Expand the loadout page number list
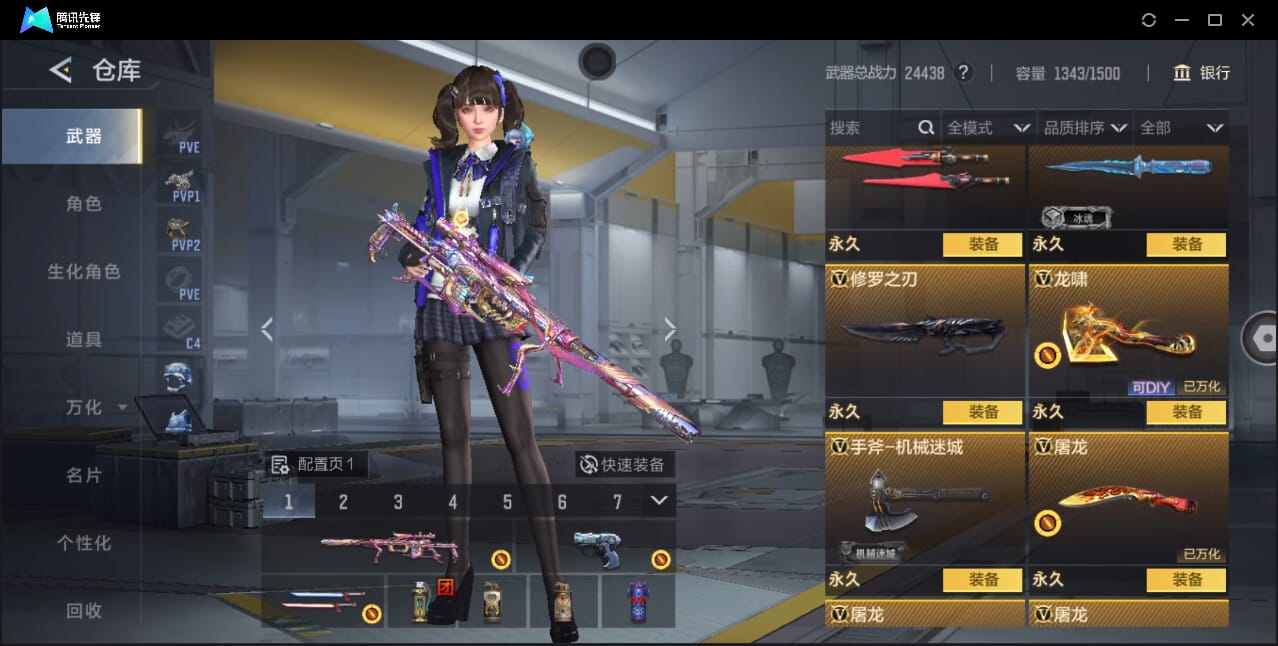The height and width of the screenshot is (646, 1278). pos(658,501)
